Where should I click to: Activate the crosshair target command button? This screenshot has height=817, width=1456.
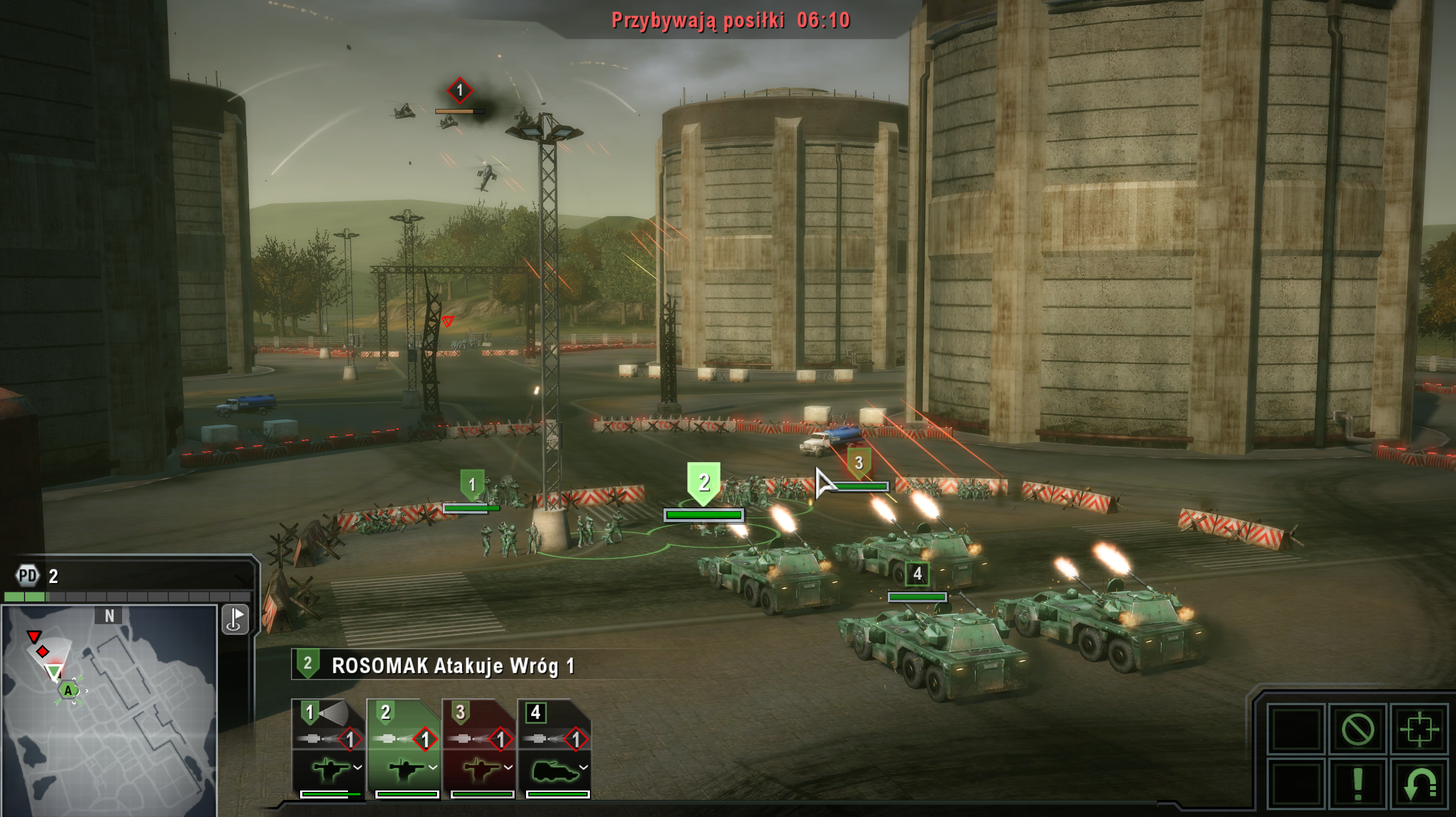point(1419,729)
